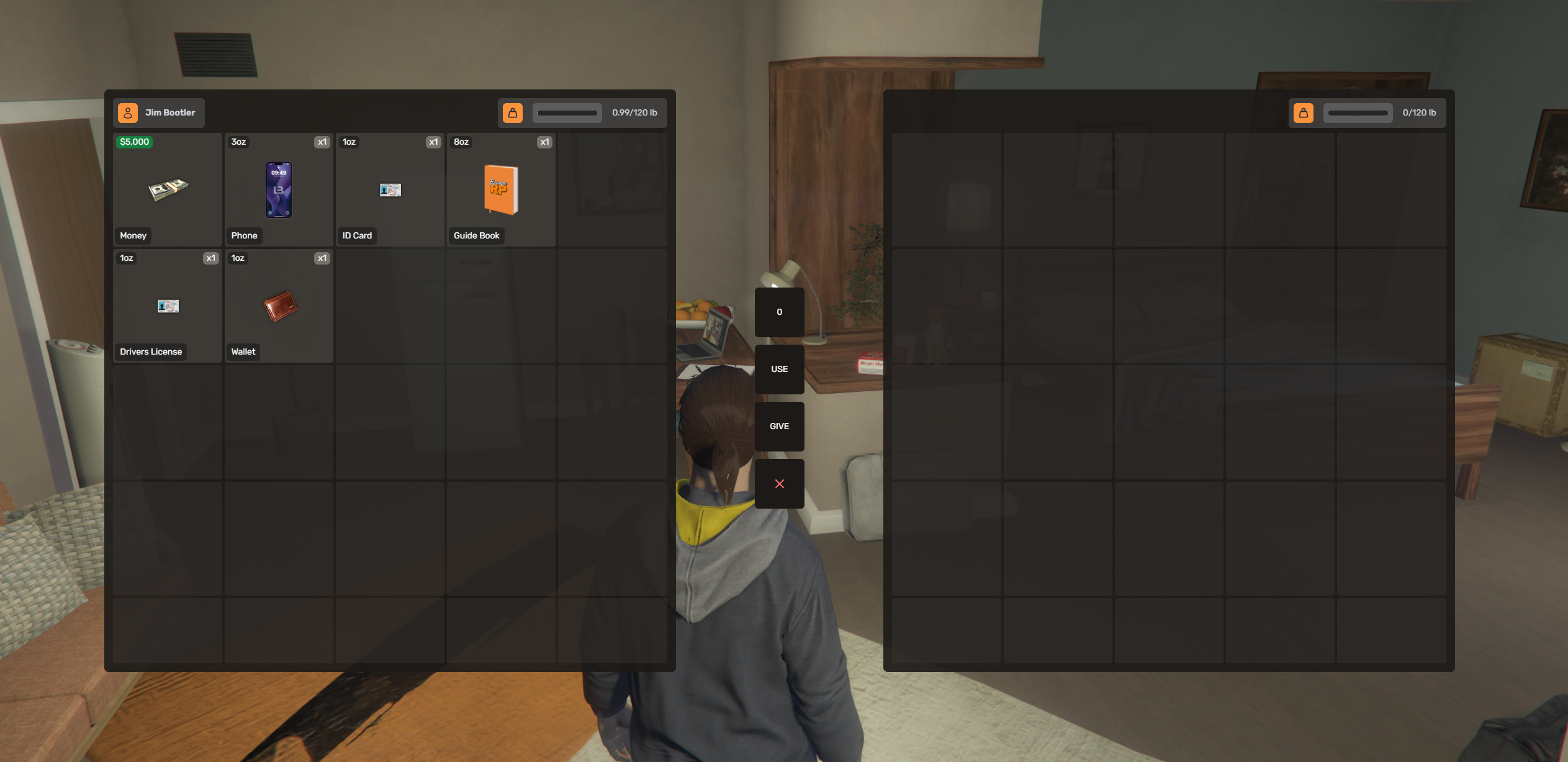This screenshot has width=1568, height=762.
Task: Expand the 0.99/120 lb weight bar details
Action: click(634, 112)
